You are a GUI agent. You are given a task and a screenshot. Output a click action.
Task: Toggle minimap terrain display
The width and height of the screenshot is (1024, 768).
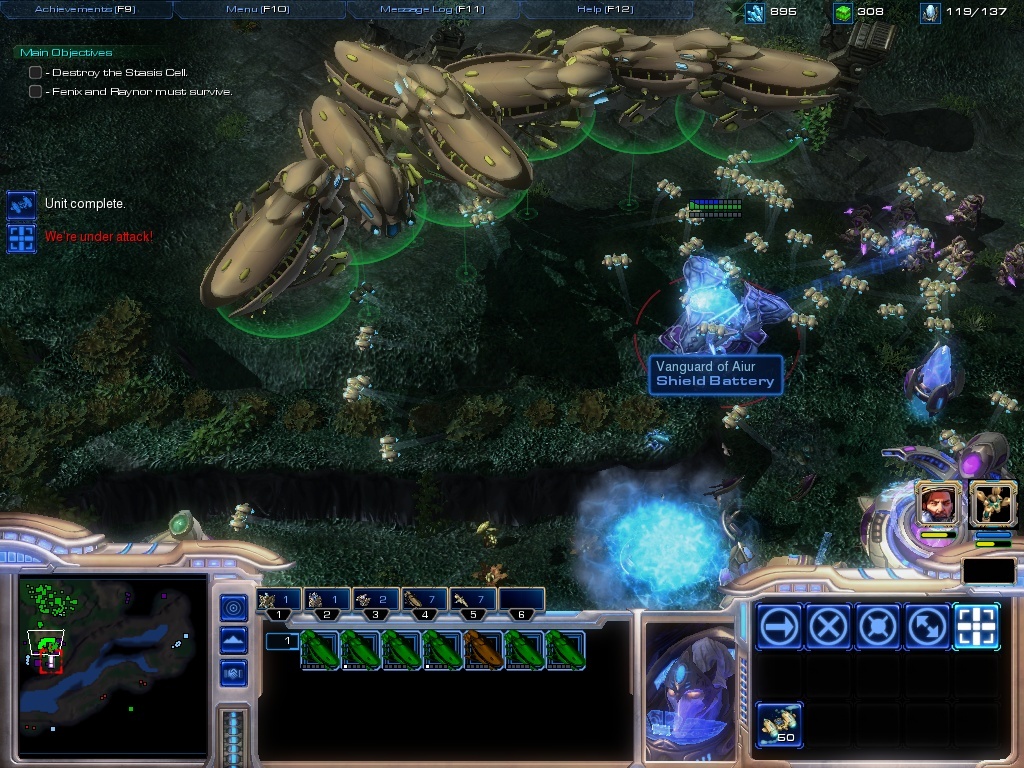234,640
